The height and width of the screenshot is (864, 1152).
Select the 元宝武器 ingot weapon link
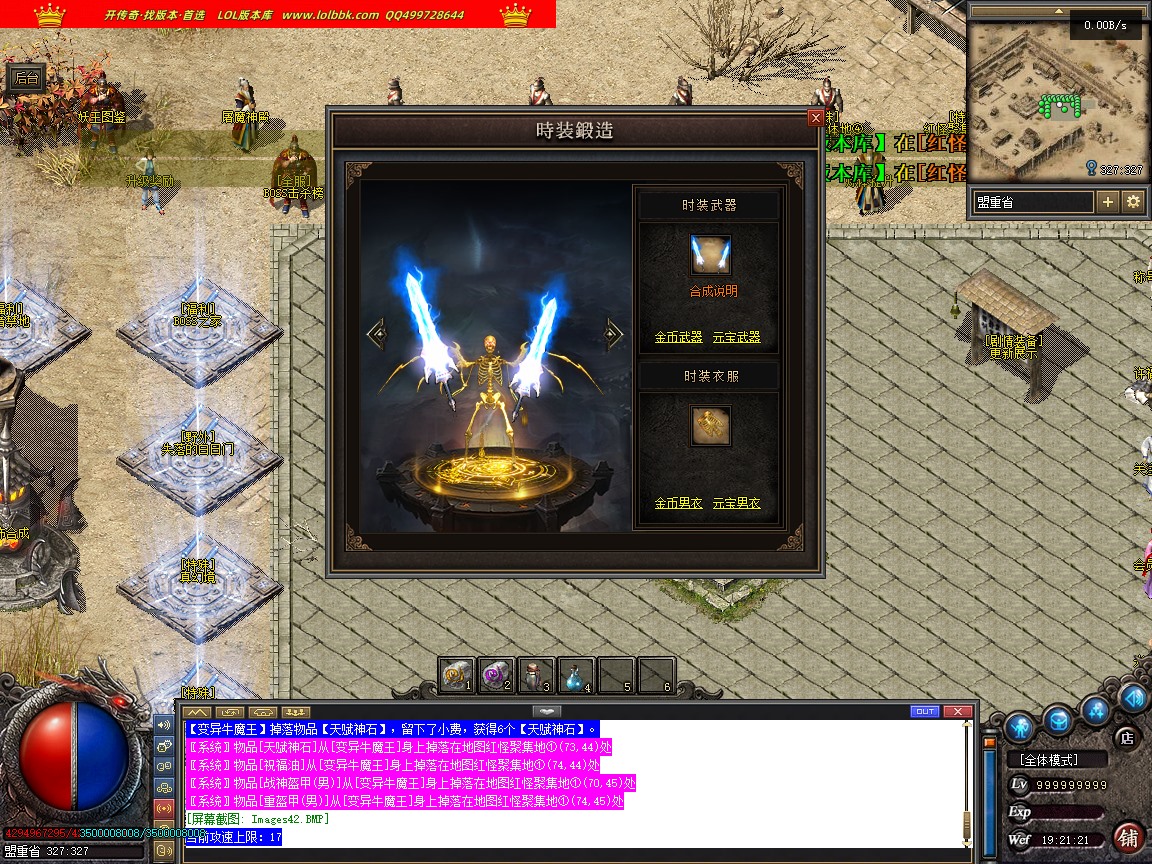(x=736, y=338)
